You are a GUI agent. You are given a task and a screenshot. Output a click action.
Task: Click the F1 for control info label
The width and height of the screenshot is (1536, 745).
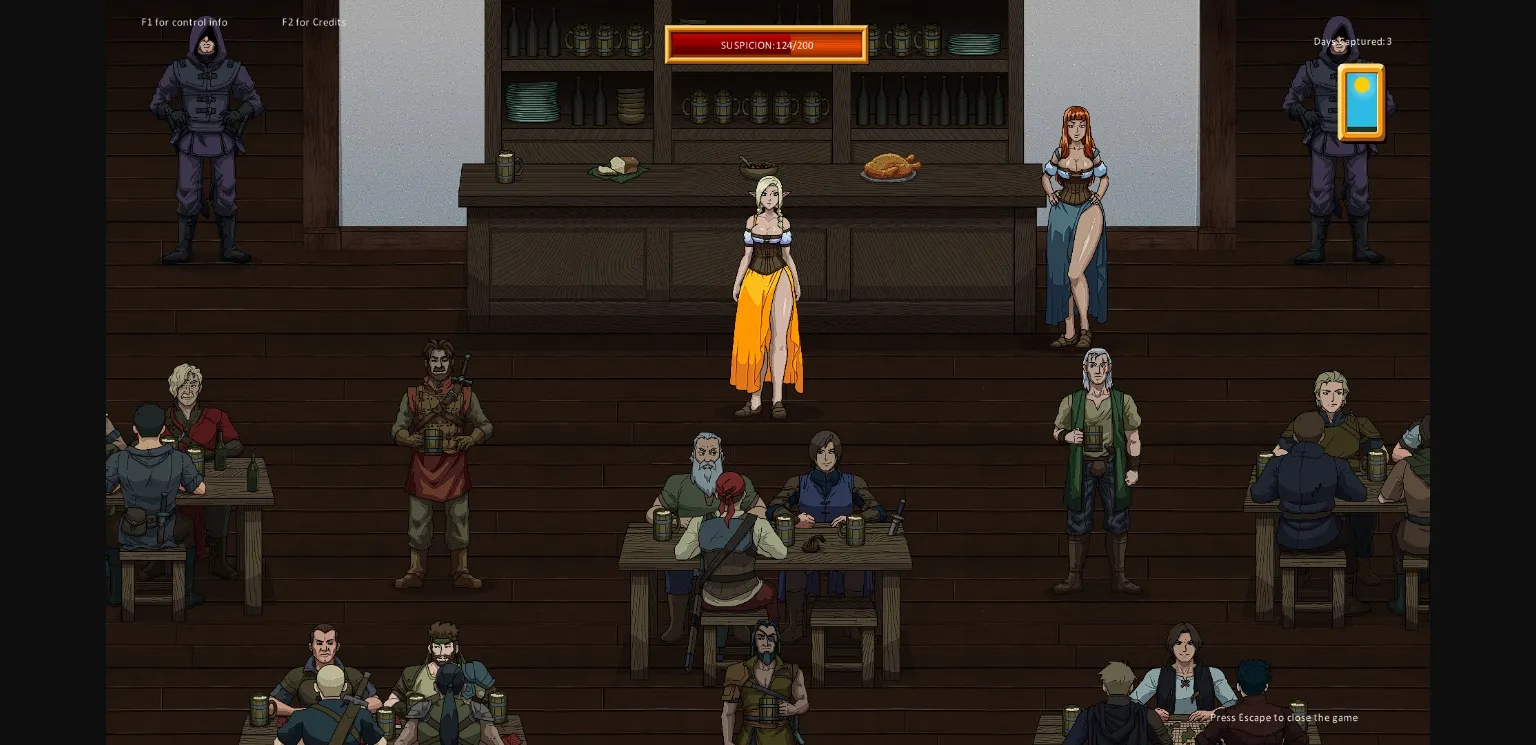click(184, 21)
